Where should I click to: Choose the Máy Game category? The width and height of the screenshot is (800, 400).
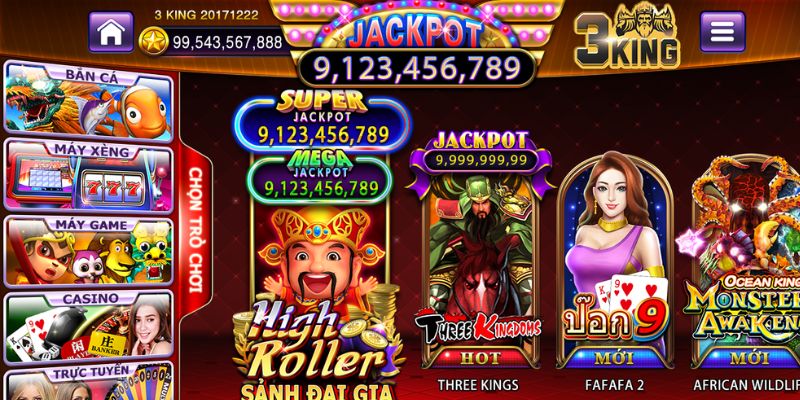pos(90,251)
